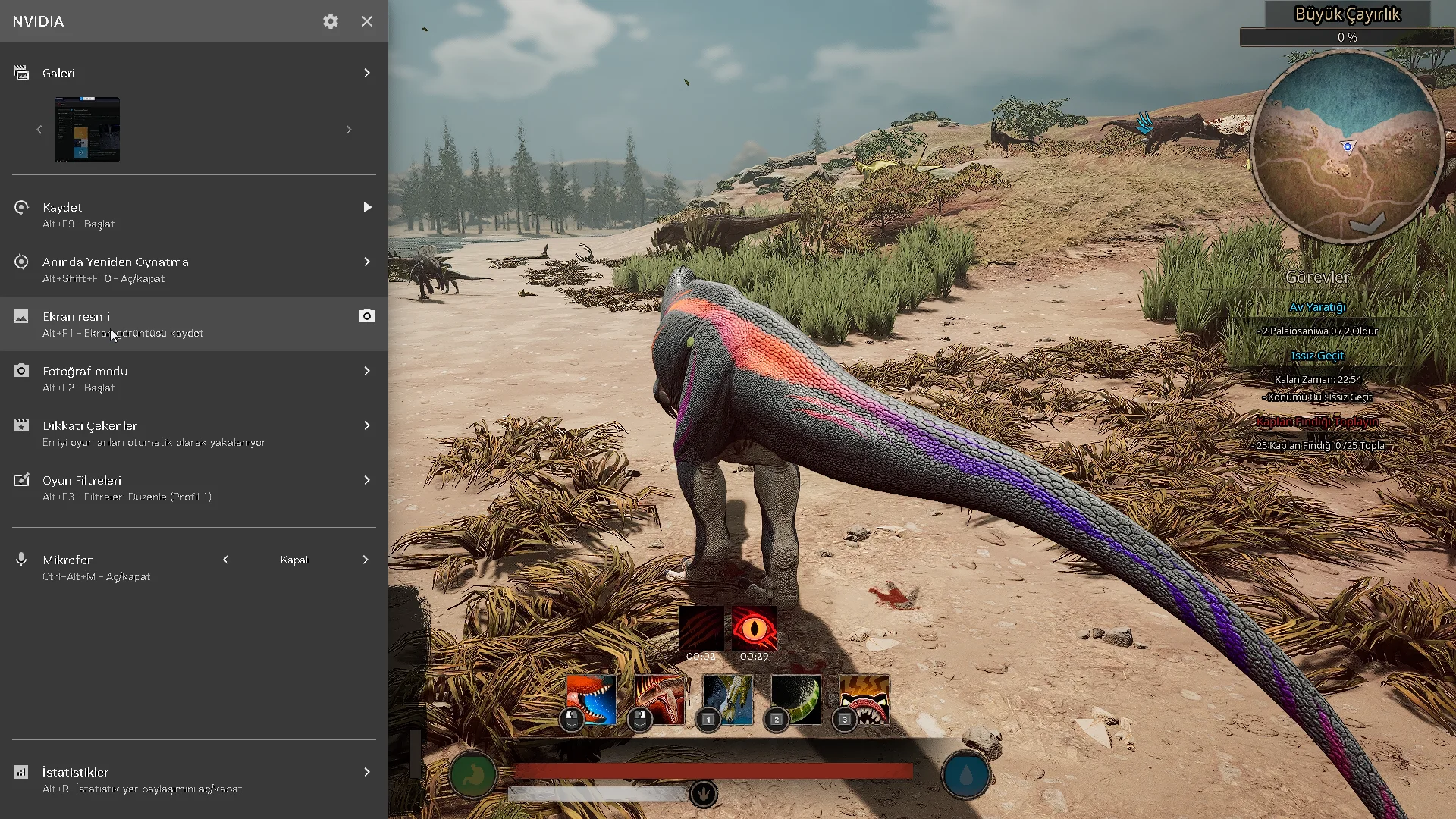Use the red sail-backed dinosaur ability
1456x819 pixels.
(659, 699)
